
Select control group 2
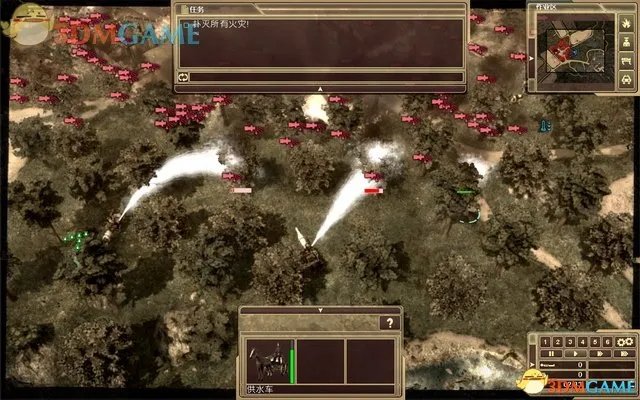click(556, 342)
